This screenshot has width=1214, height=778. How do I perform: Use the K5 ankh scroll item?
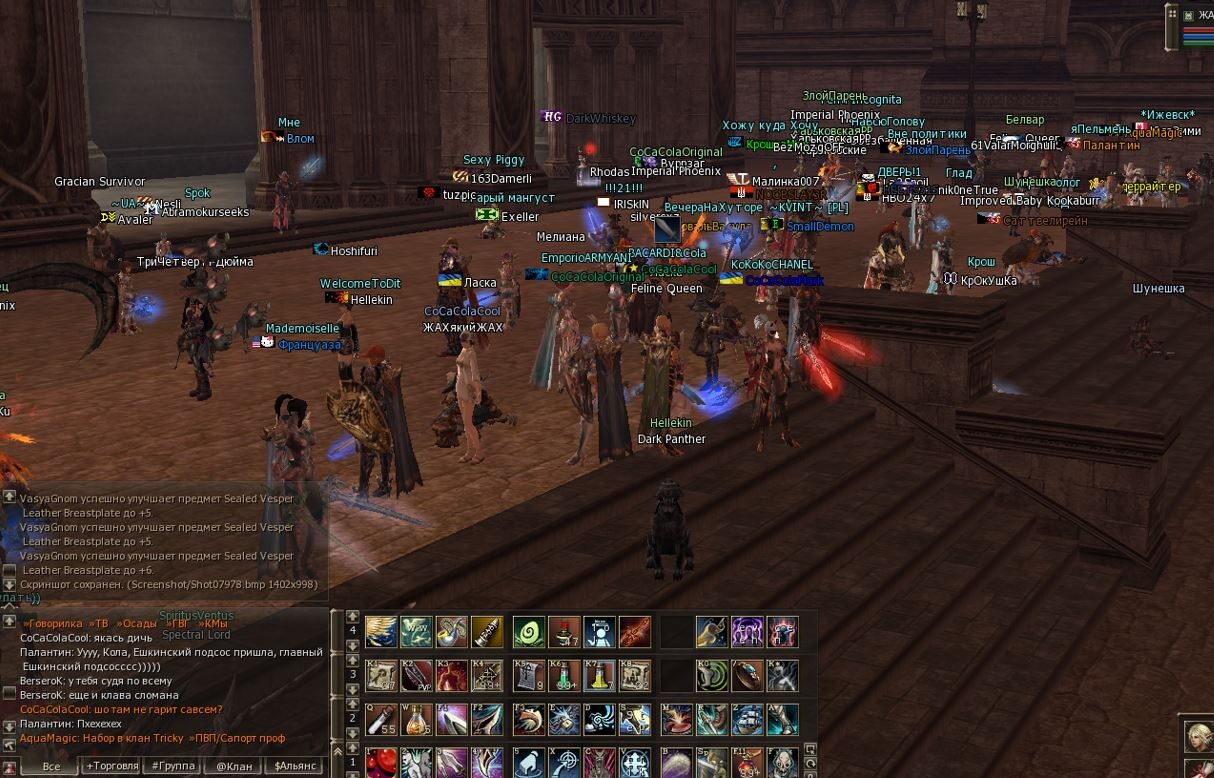click(528, 676)
